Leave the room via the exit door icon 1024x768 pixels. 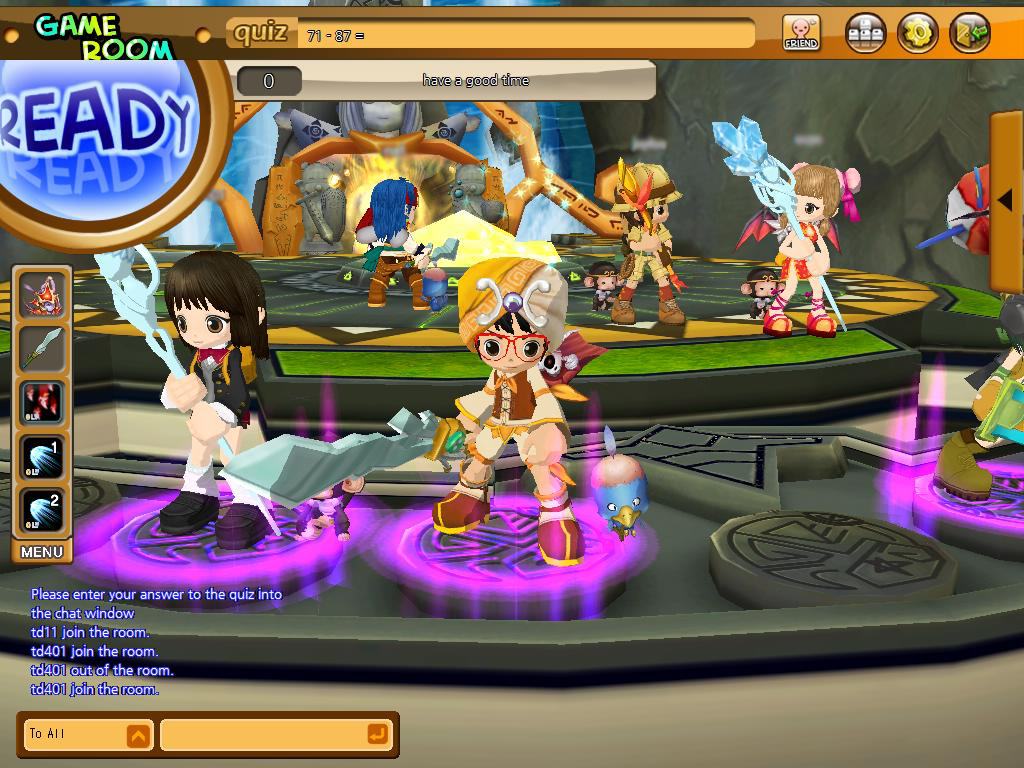(x=968, y=32)
